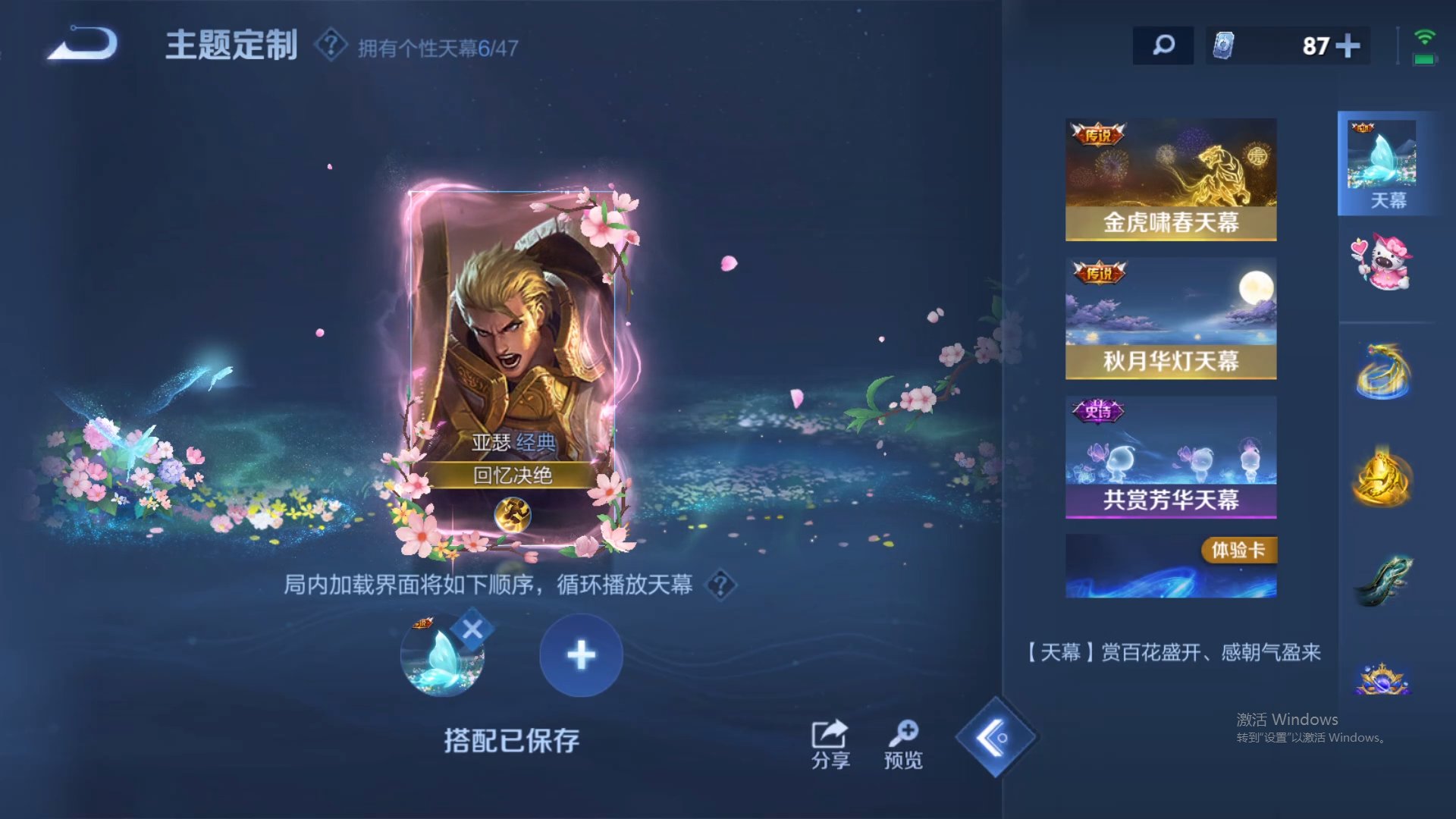The image size is (1456, 819).
Task: Open the help icon next to 主题定制
Action: click(328, 43)
